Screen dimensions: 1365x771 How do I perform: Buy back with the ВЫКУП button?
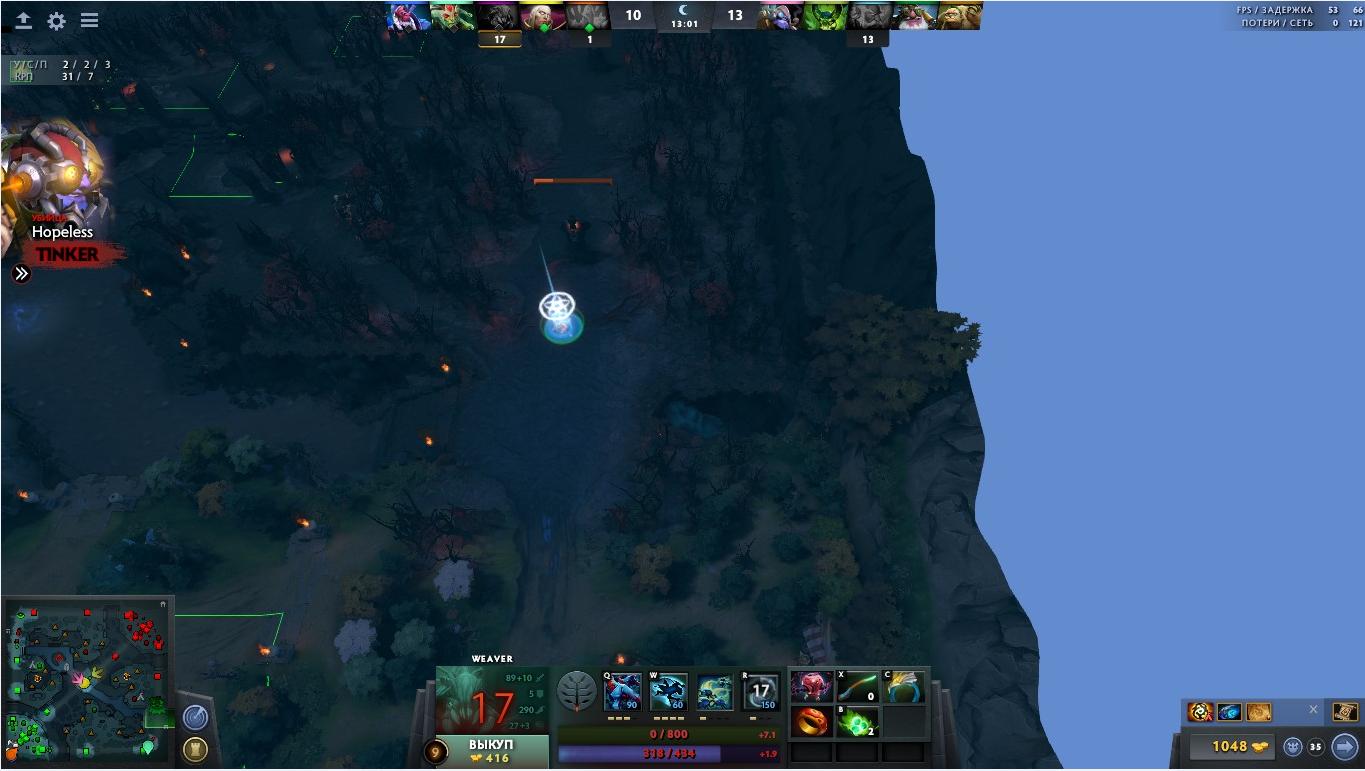[x=490, y=752]
